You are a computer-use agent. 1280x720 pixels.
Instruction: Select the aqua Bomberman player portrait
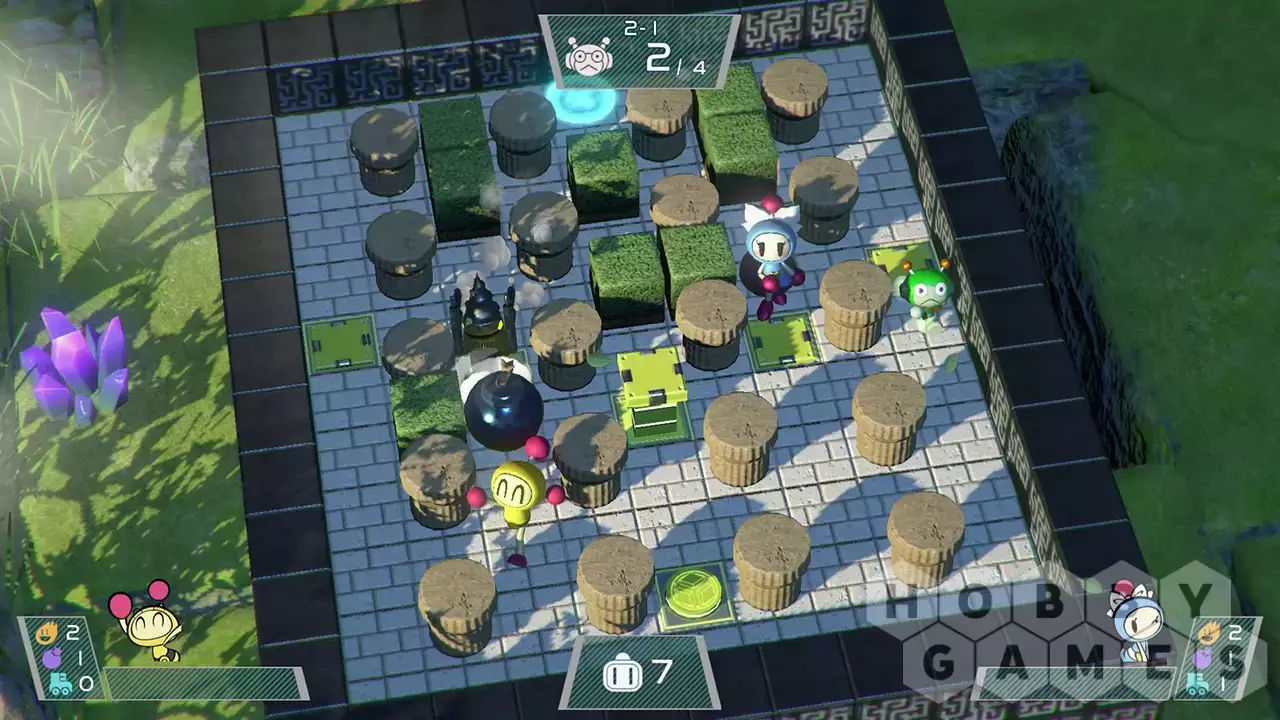(x=1135, y=621)
